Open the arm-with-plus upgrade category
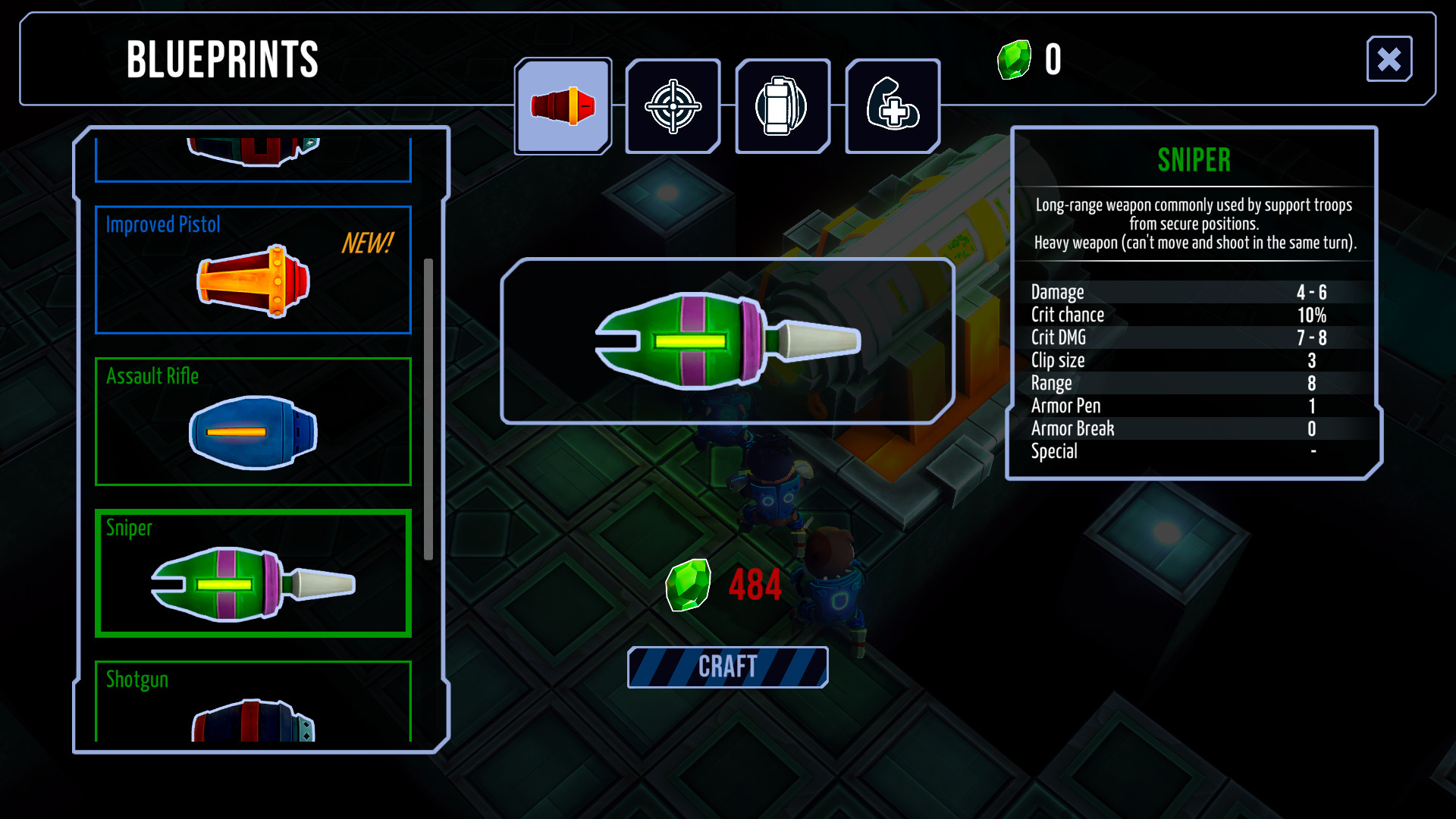This screenshot has height=819, width=1456. 892,105
